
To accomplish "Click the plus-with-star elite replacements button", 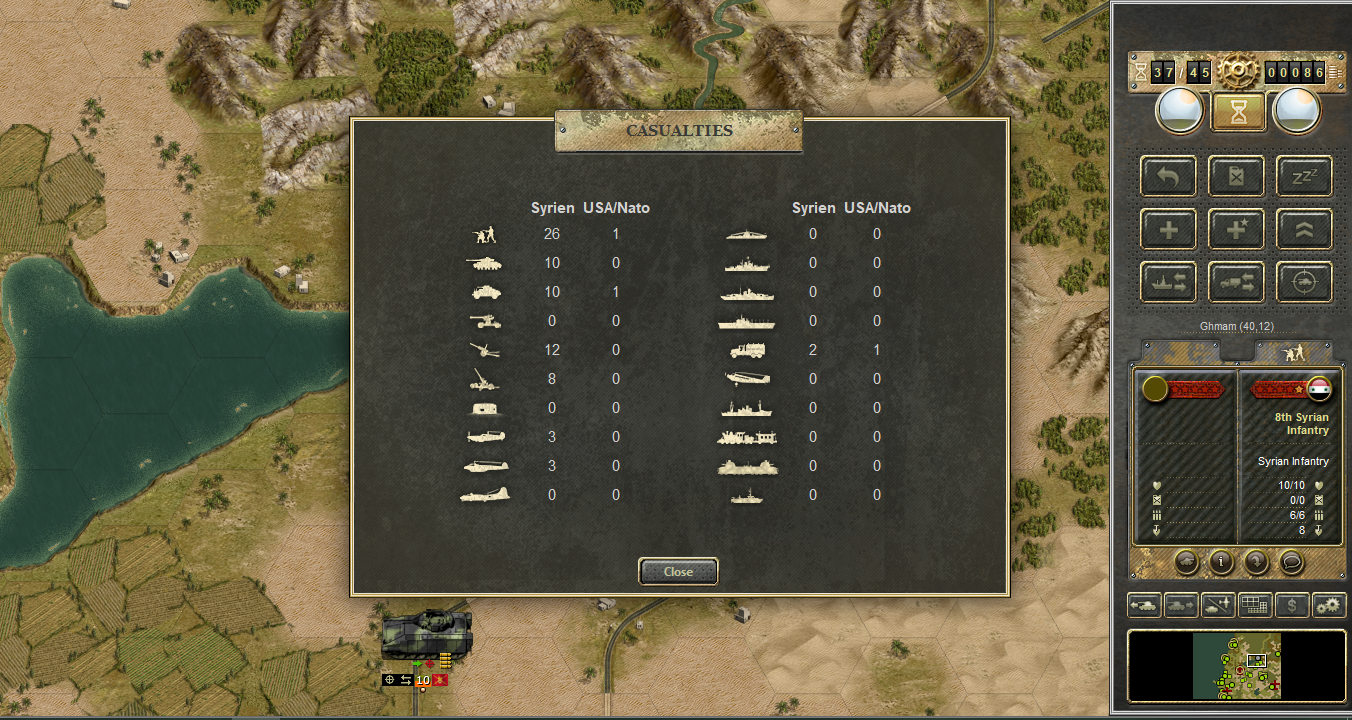I will 1236,229.
